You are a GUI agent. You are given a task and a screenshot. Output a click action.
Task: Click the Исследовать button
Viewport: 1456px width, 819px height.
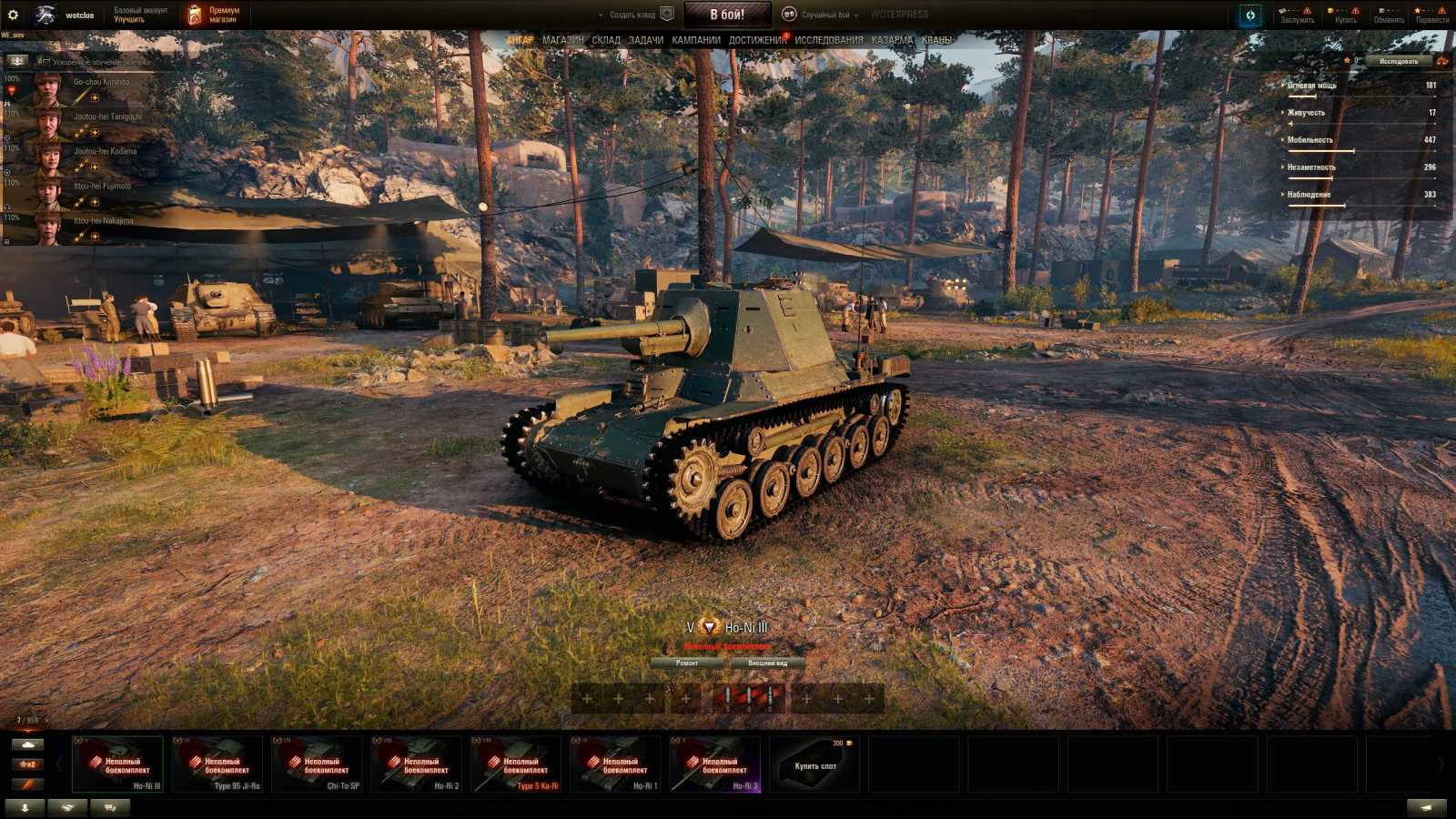[x=1399, y=61]
